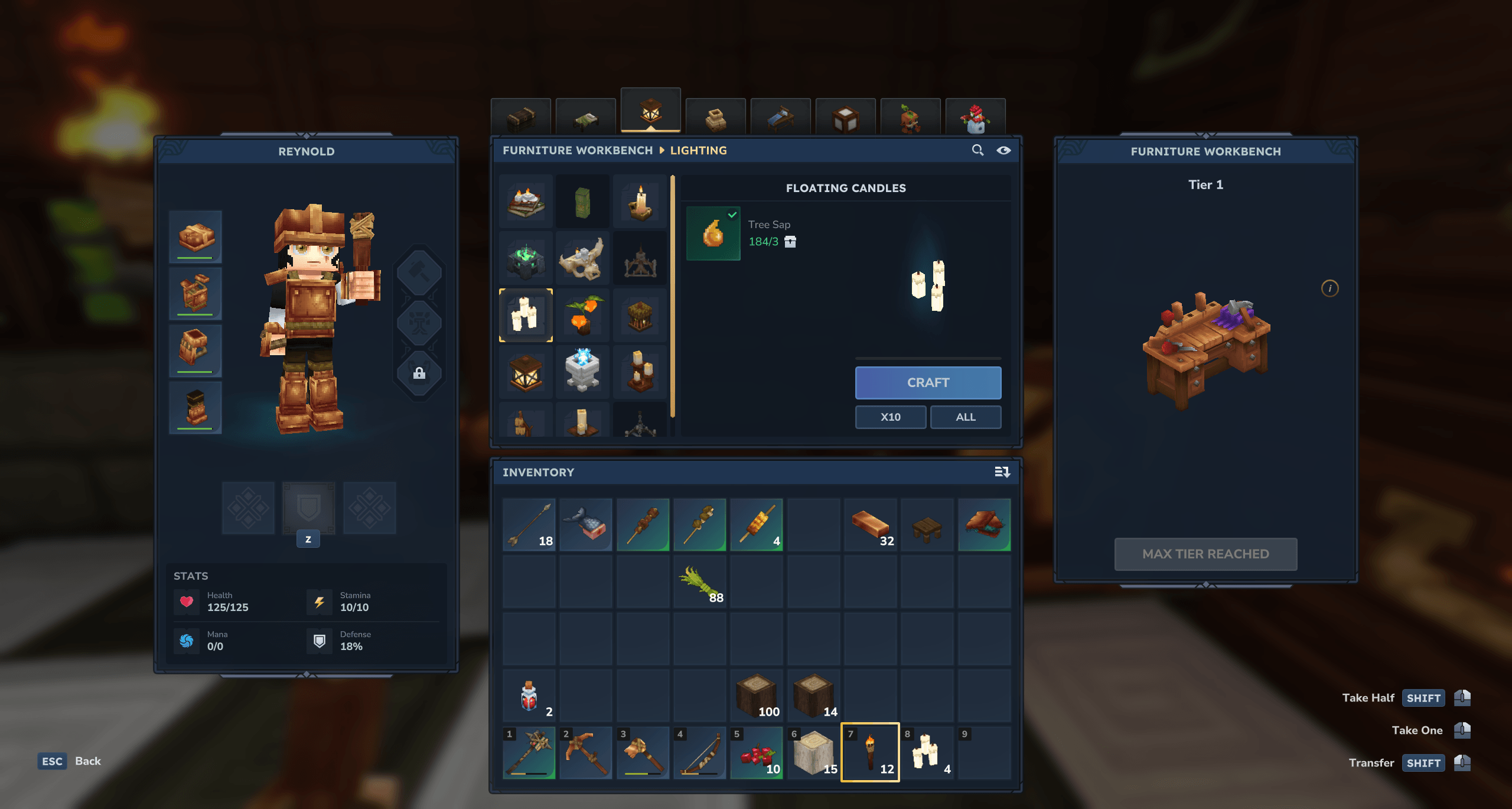1512x809 pixels.
Task: Craft the Floating Candles
Action: tap(927, 382)
